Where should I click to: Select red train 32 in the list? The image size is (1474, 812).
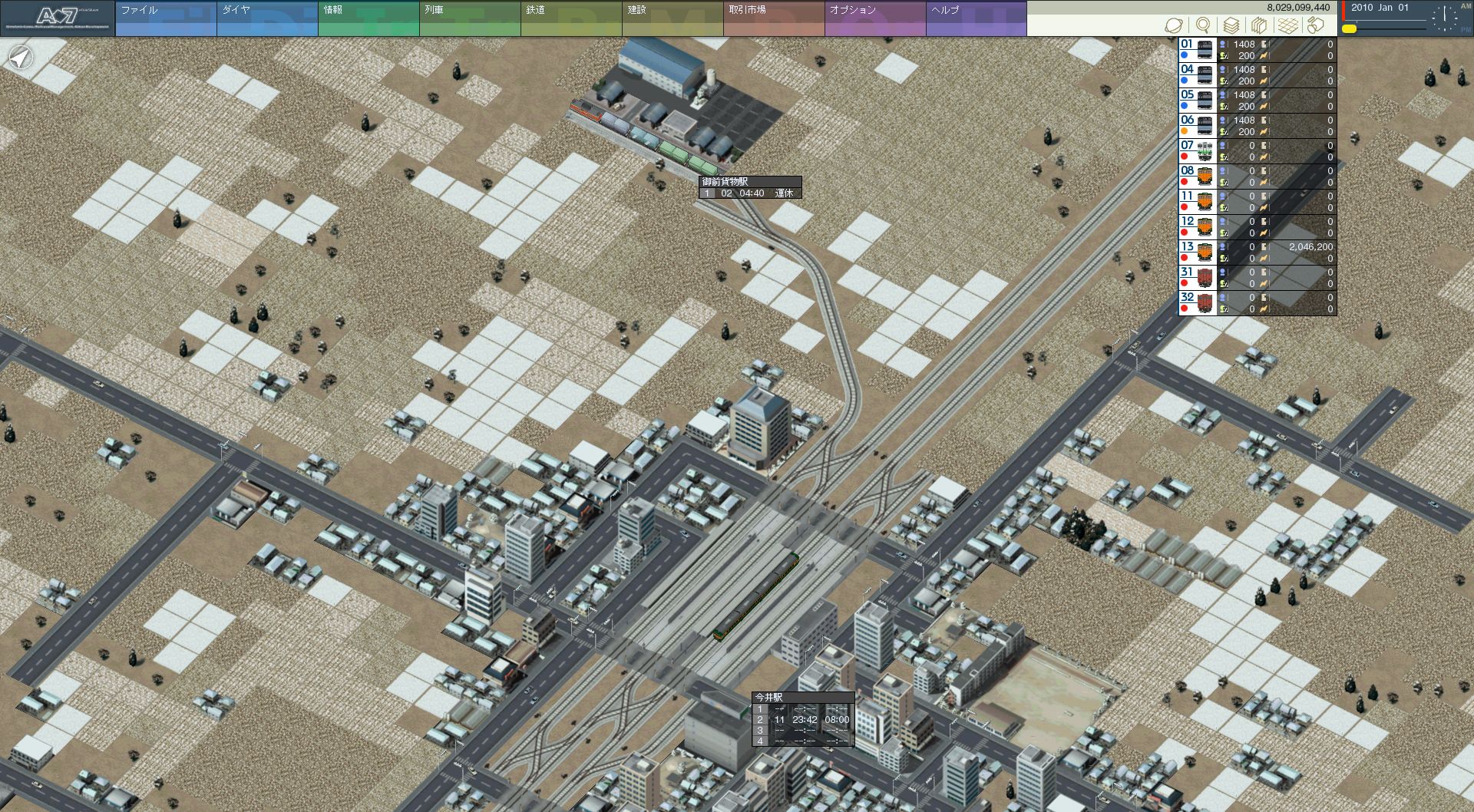(x=1197, y=303)
